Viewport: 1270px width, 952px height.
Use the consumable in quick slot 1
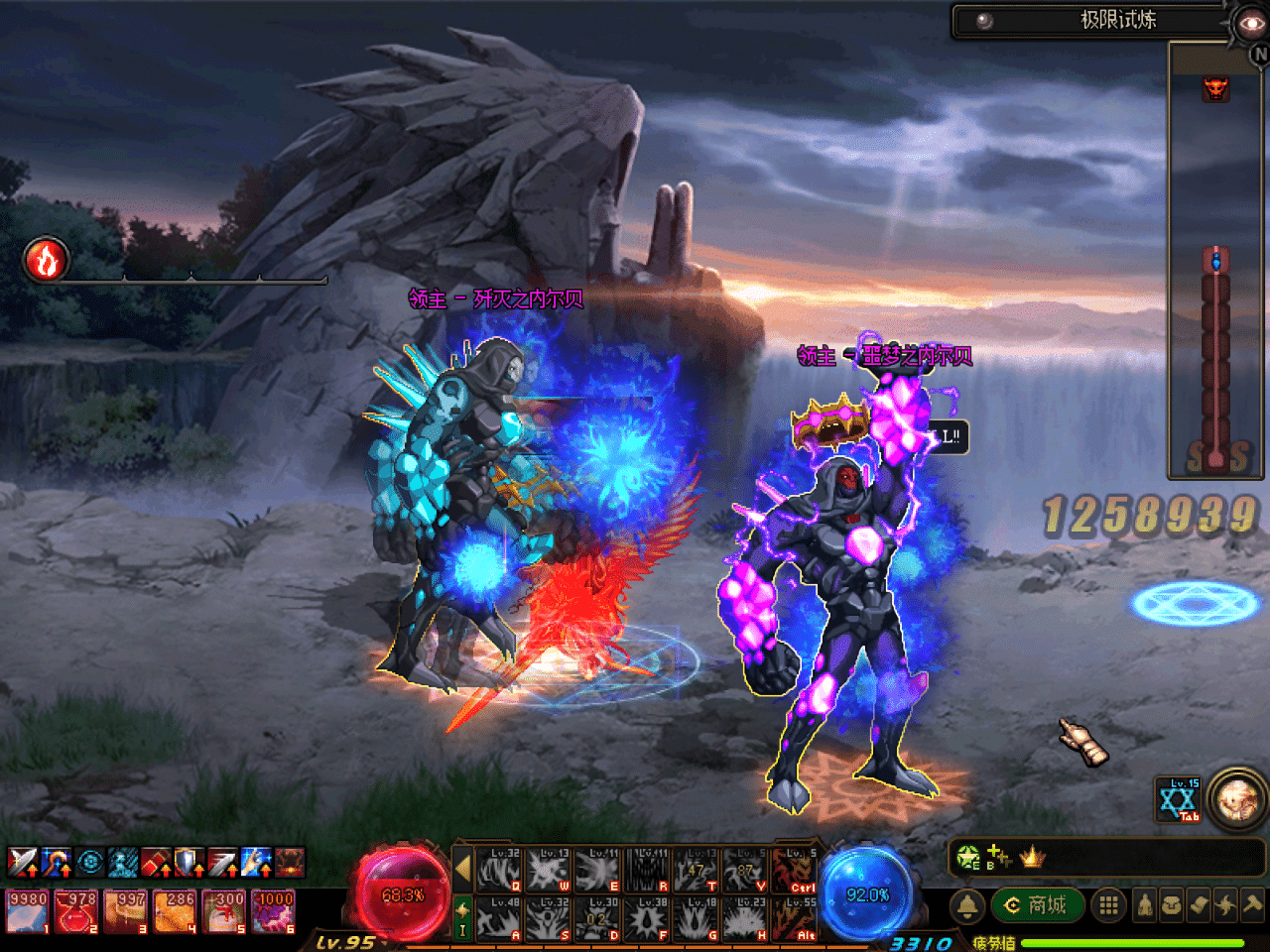coord(27,911)
